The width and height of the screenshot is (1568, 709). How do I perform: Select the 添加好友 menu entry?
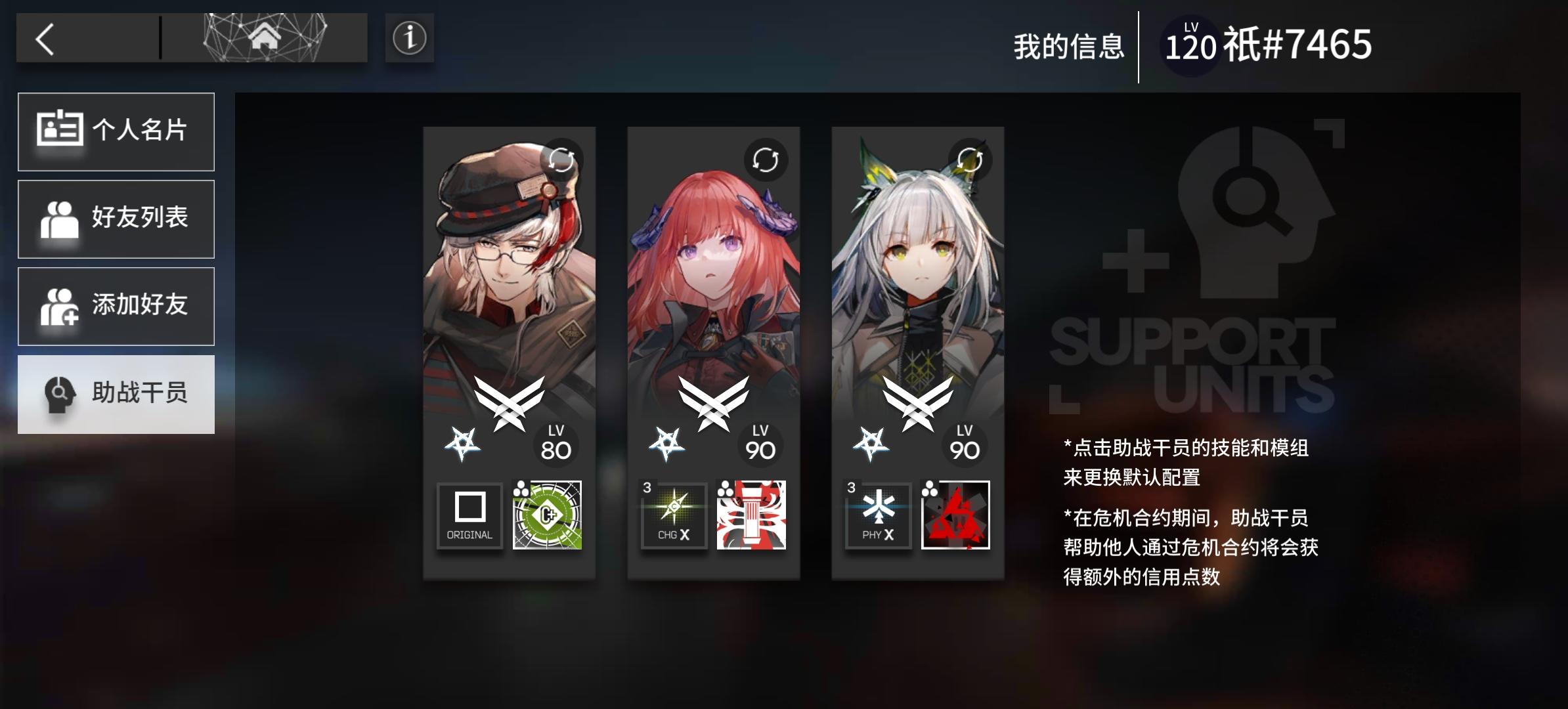pos(116,306)
